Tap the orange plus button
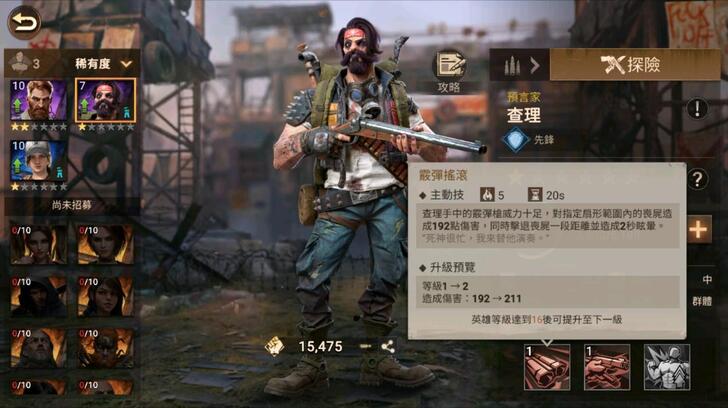The width and height of the screenshot is (728, 408). pyautogui.click(x=699, y=229)
